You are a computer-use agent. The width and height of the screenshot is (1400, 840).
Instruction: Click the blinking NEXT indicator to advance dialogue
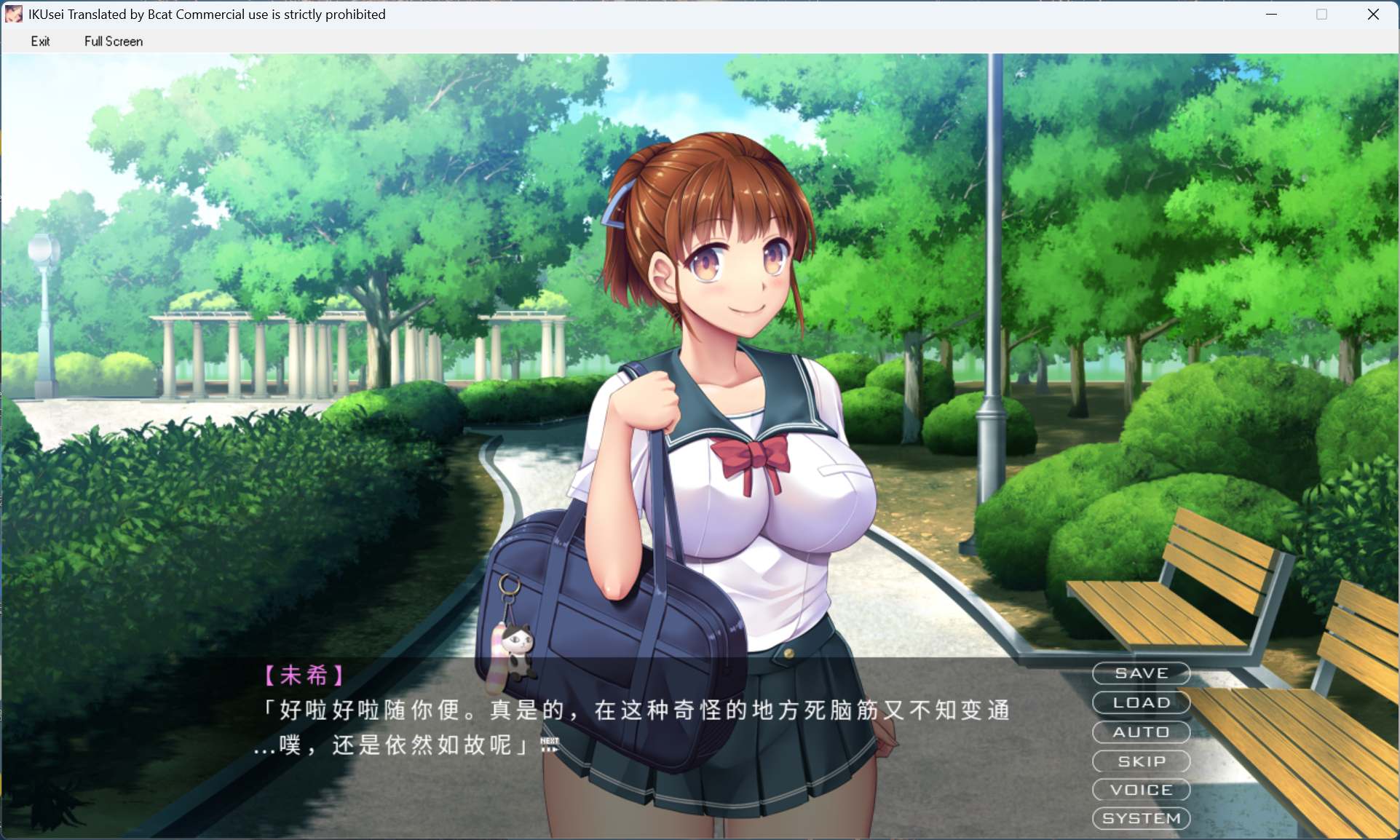coord(550,742)
